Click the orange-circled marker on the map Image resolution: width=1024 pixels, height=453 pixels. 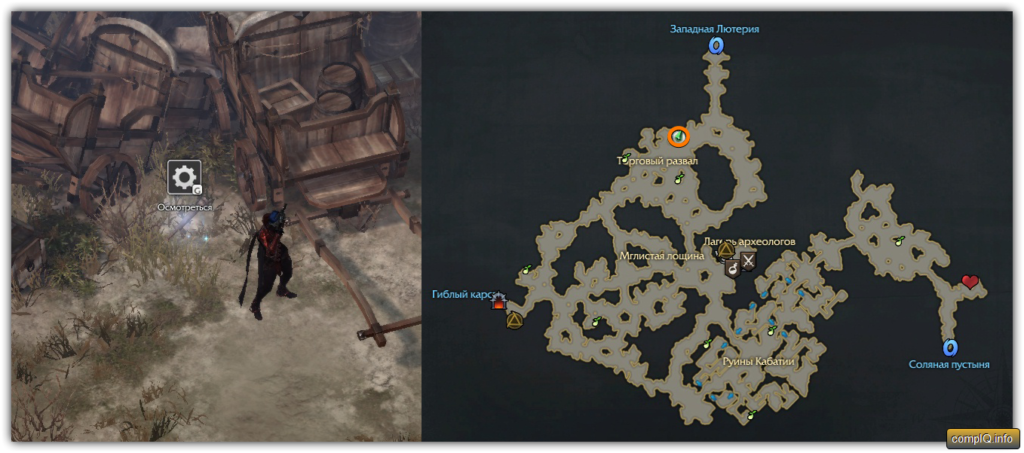tap(679, 136)
